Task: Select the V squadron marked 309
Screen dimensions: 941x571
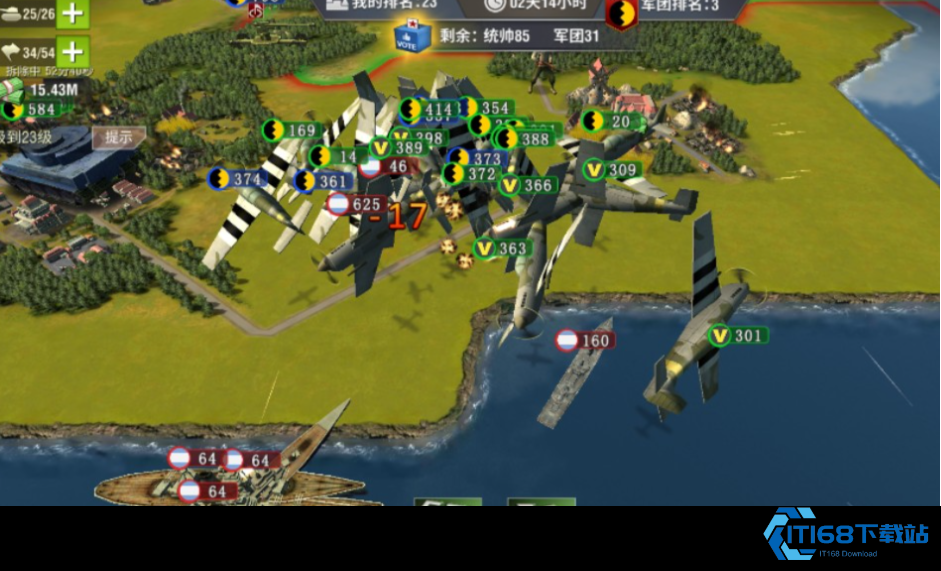Action: click(x=611, y=171)
